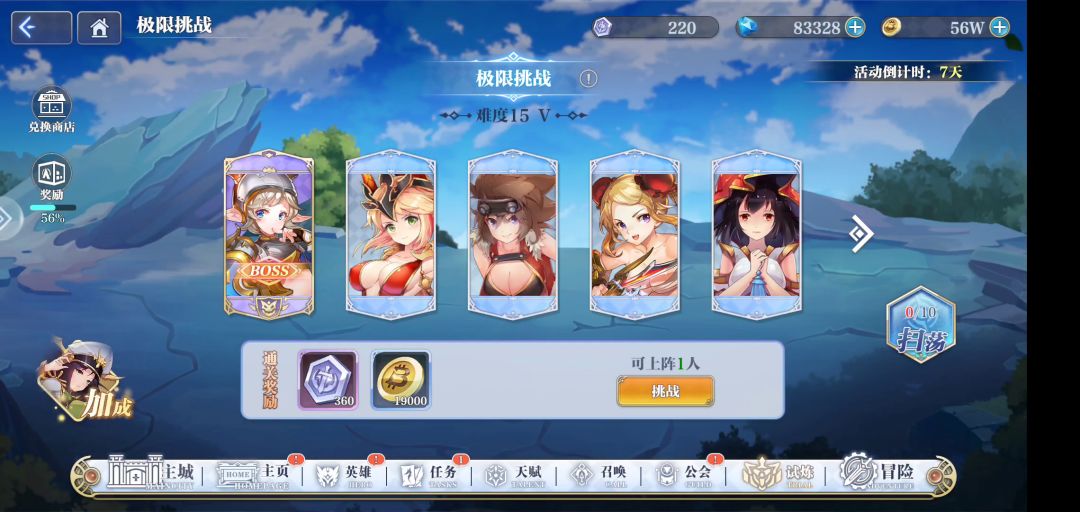Viewport: 1080px width, 512px height.
Task: Show info for 极限挑战 event
Action: 588,78
